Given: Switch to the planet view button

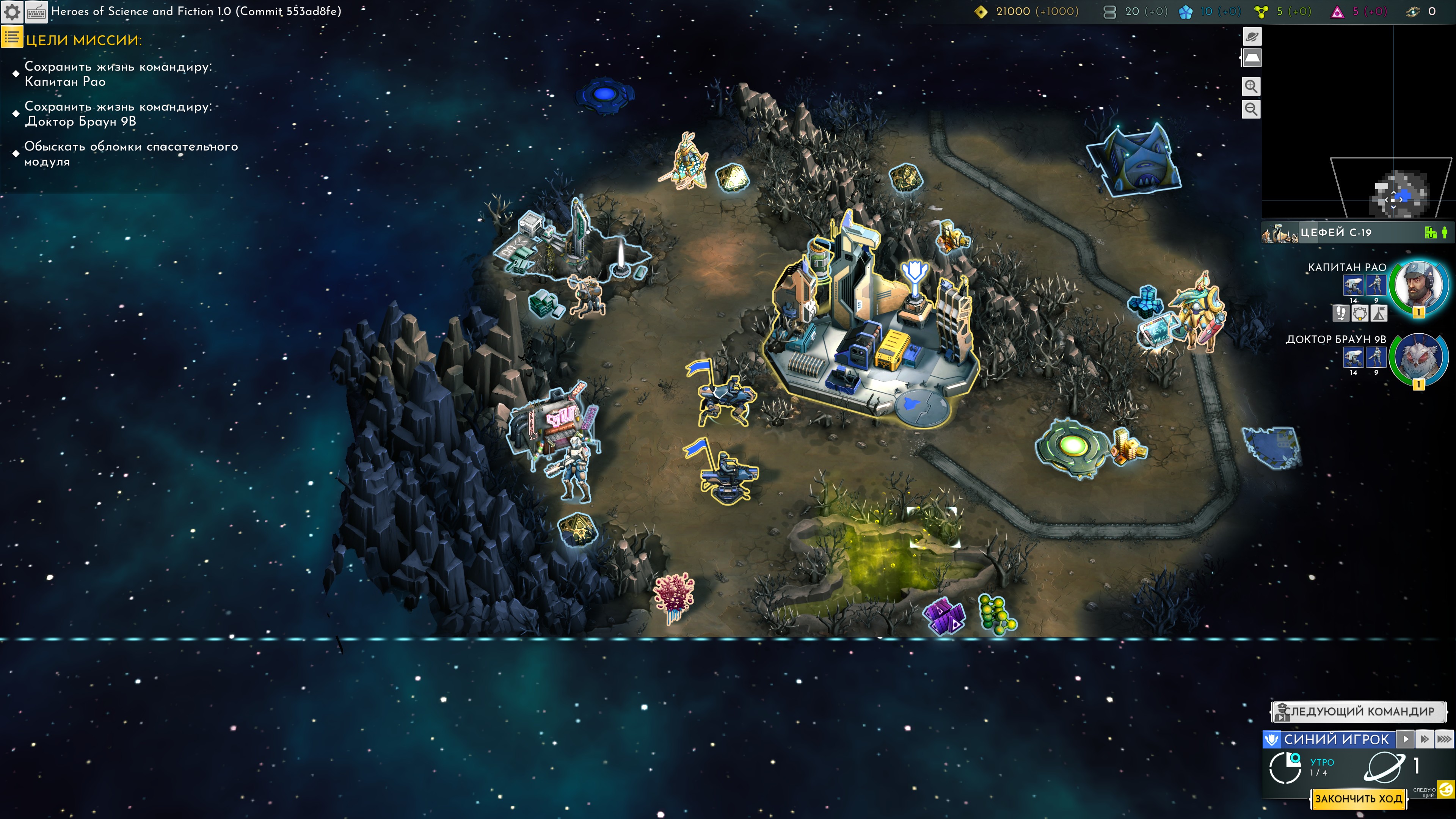Looking at the screenshot, I should tap(1251, 37).
